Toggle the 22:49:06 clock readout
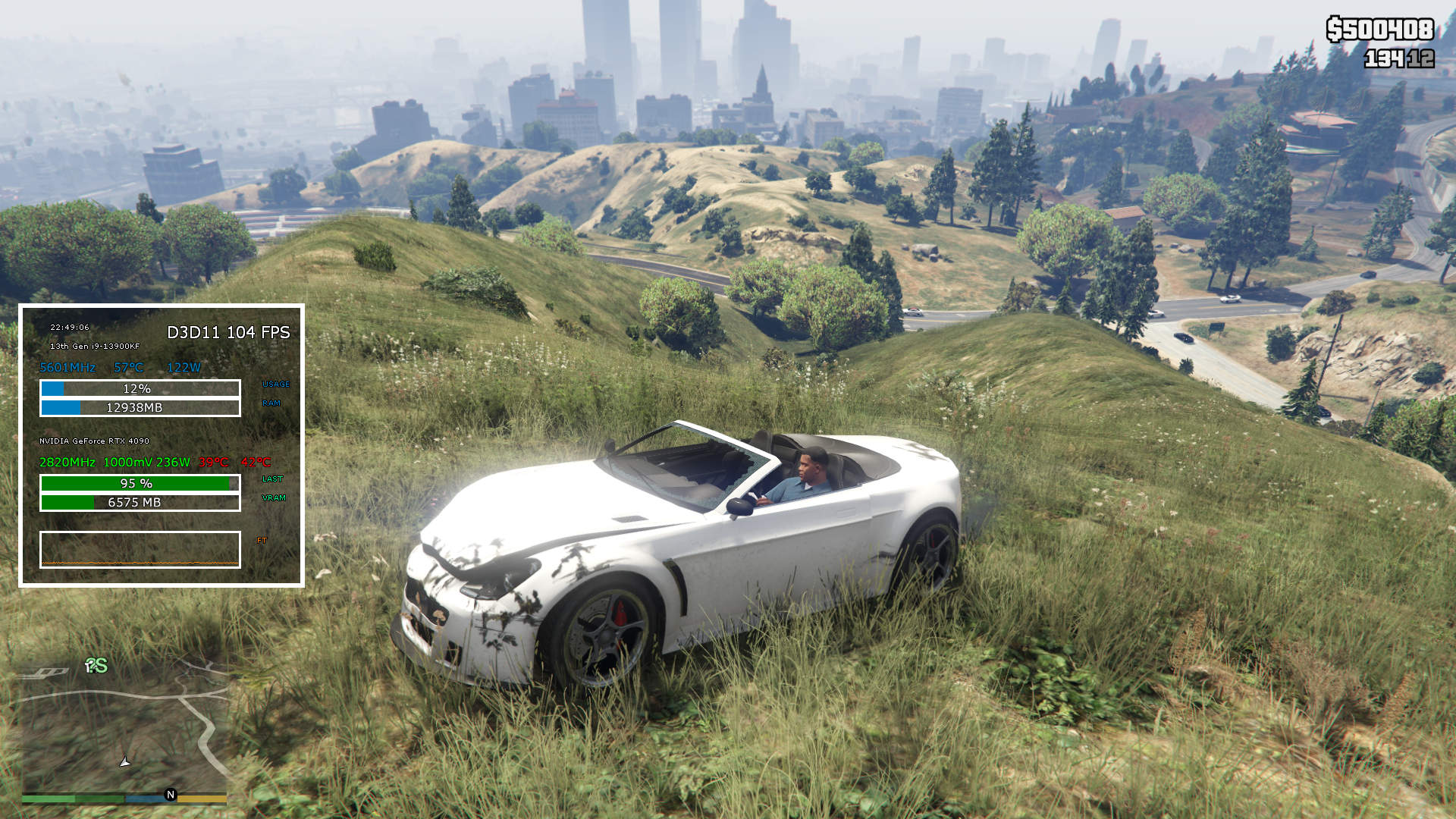The width and height of the screenshot is (1456, 819). coord(69,328)
